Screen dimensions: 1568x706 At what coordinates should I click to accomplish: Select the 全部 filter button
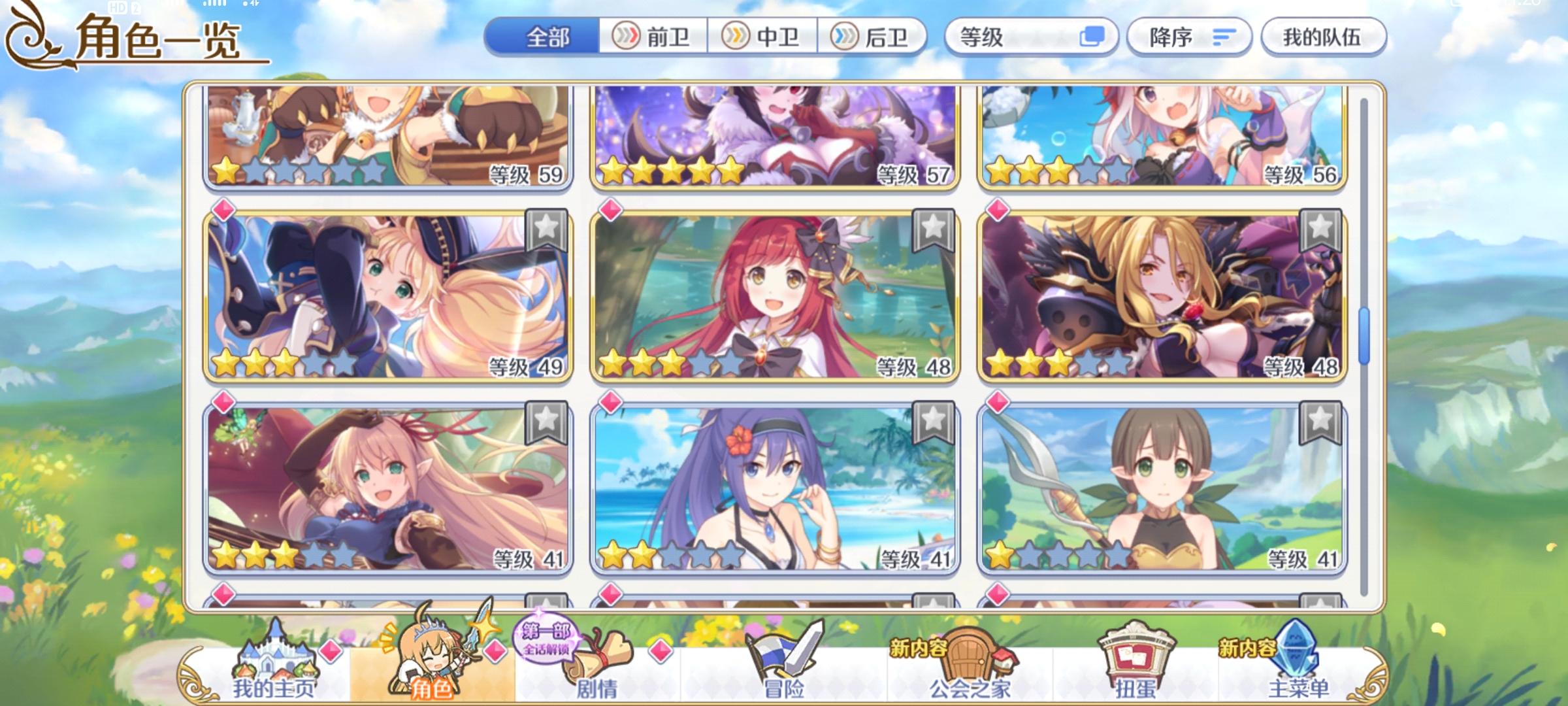pos(549,37)
